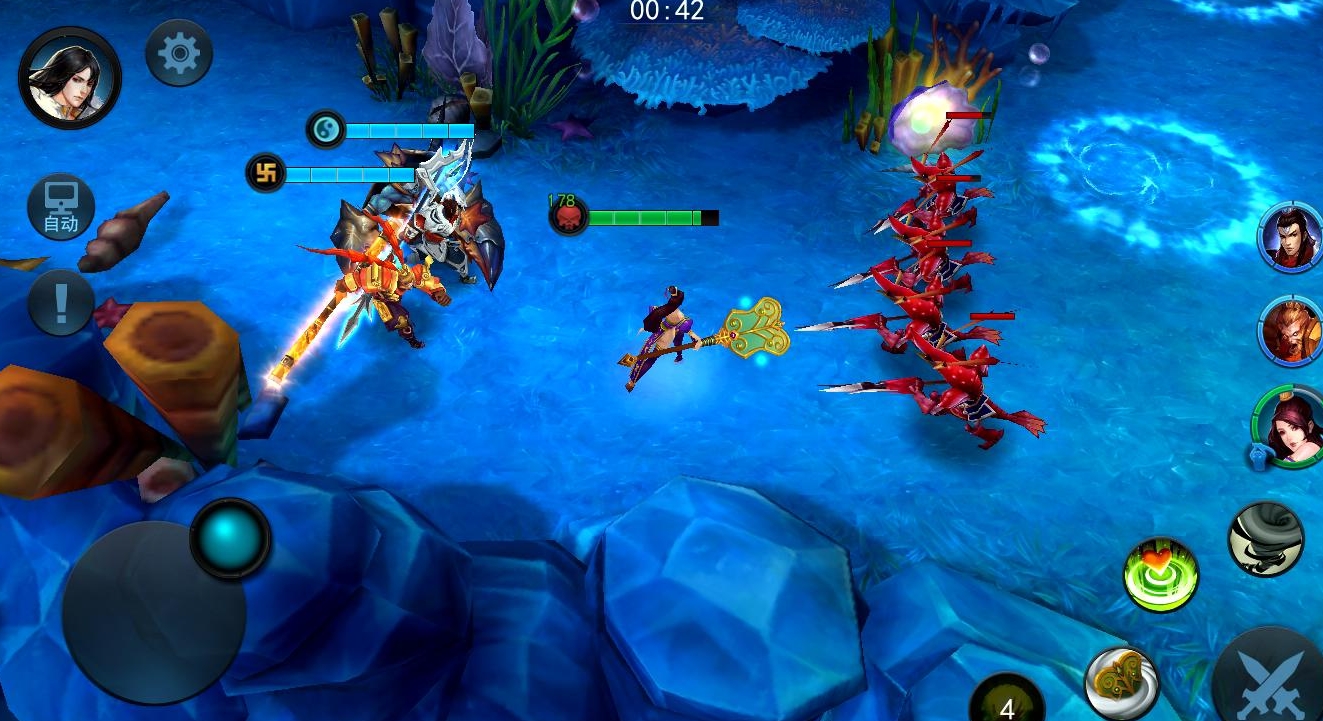Tap the skill on cooldown showing 4
The height and width of the screenshot is (721, 1323).
point(1007,700)
